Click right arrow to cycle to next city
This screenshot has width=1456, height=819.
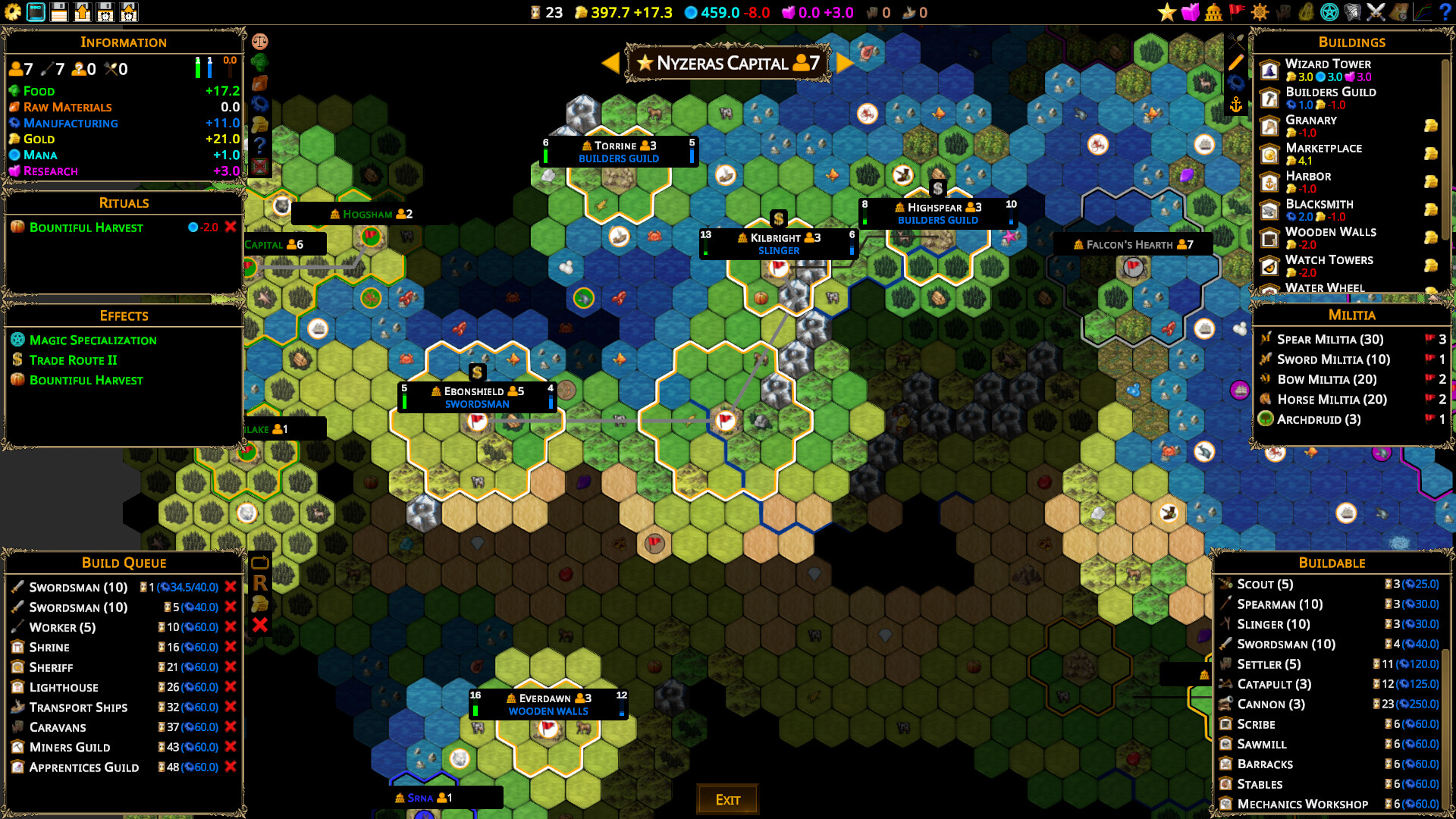[x=844, y=63]
